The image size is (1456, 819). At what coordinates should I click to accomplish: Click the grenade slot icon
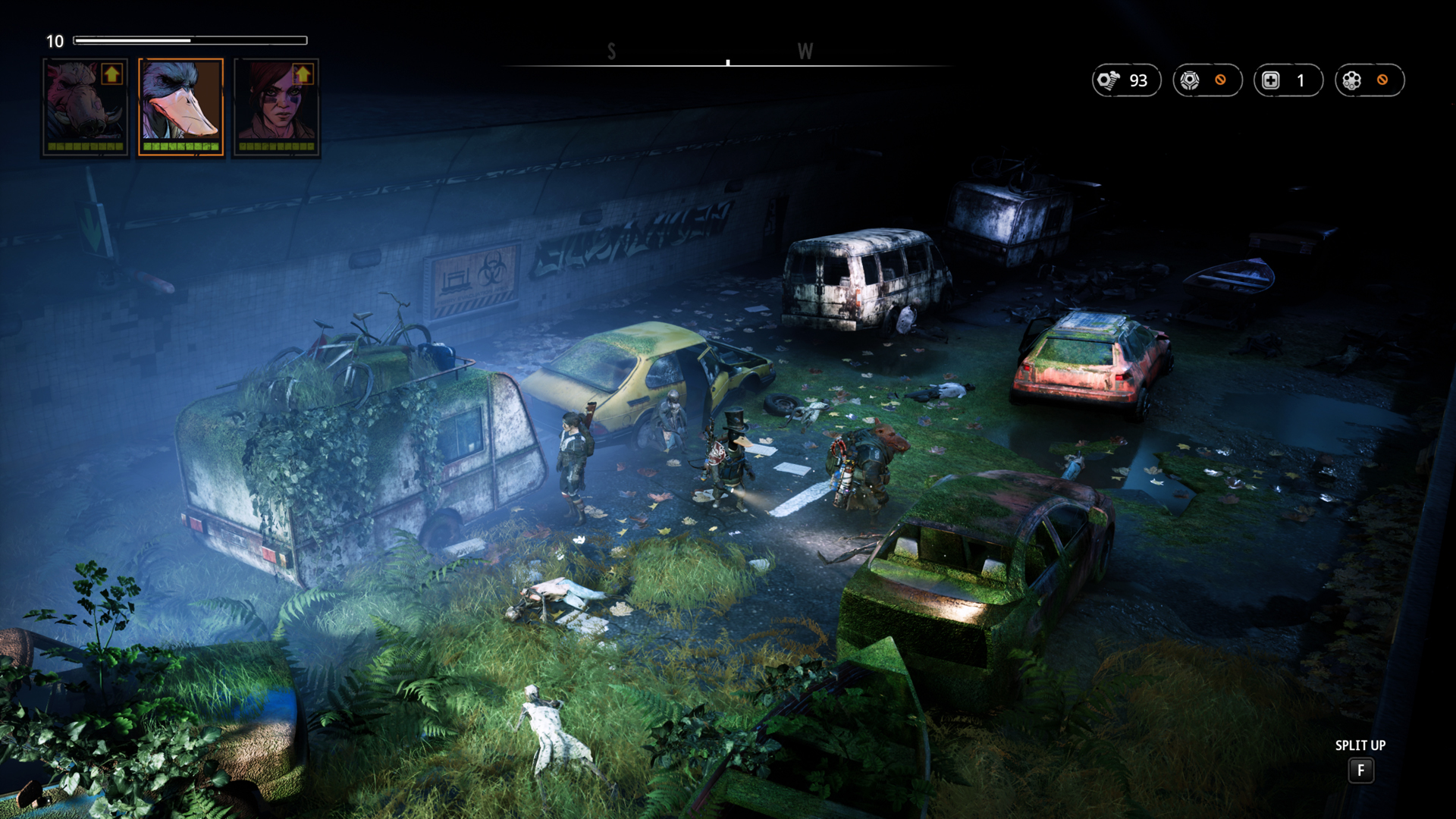(x=1352, y=80)
